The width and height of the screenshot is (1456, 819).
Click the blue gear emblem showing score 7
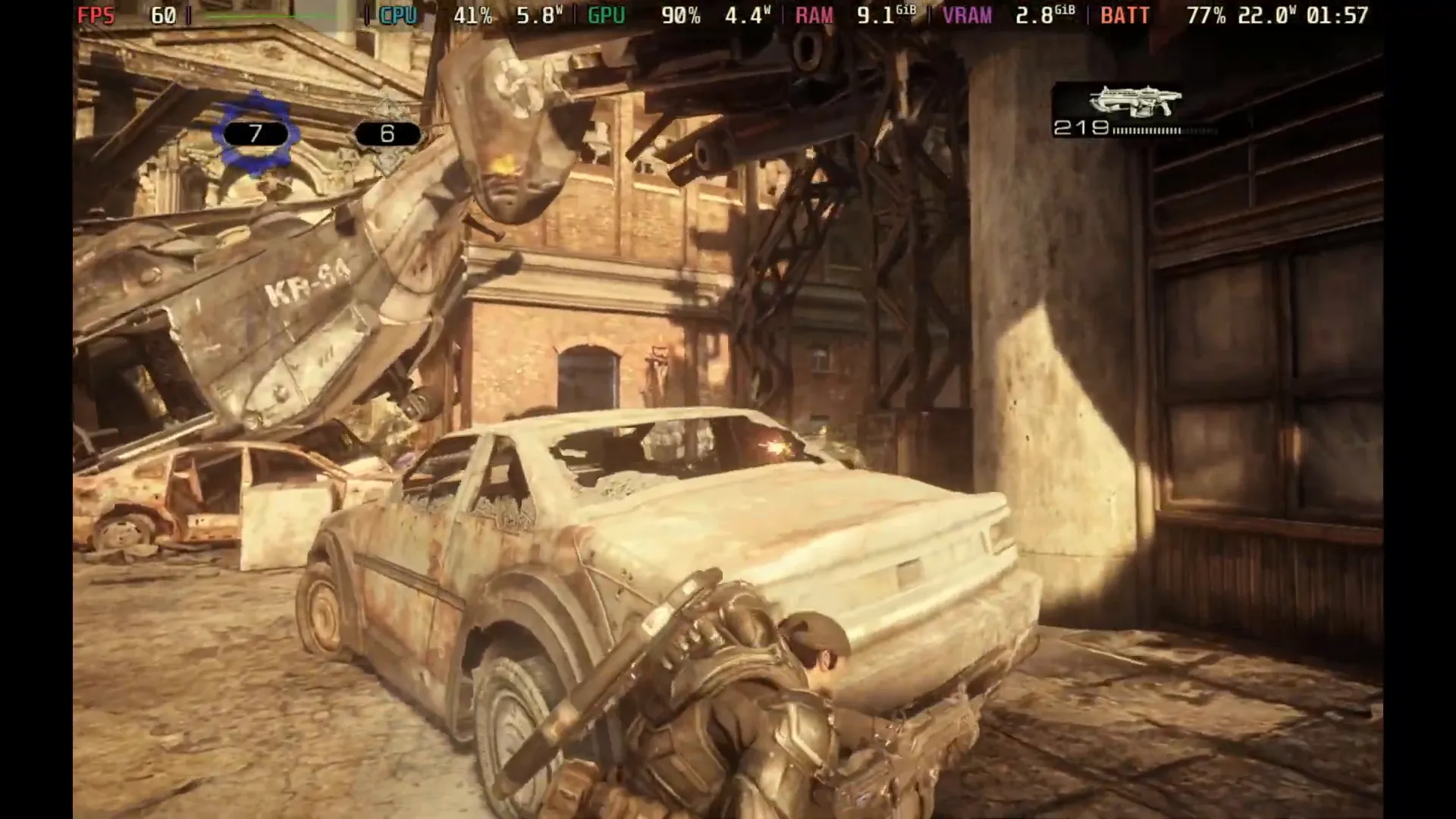click(x=254, y=134)
